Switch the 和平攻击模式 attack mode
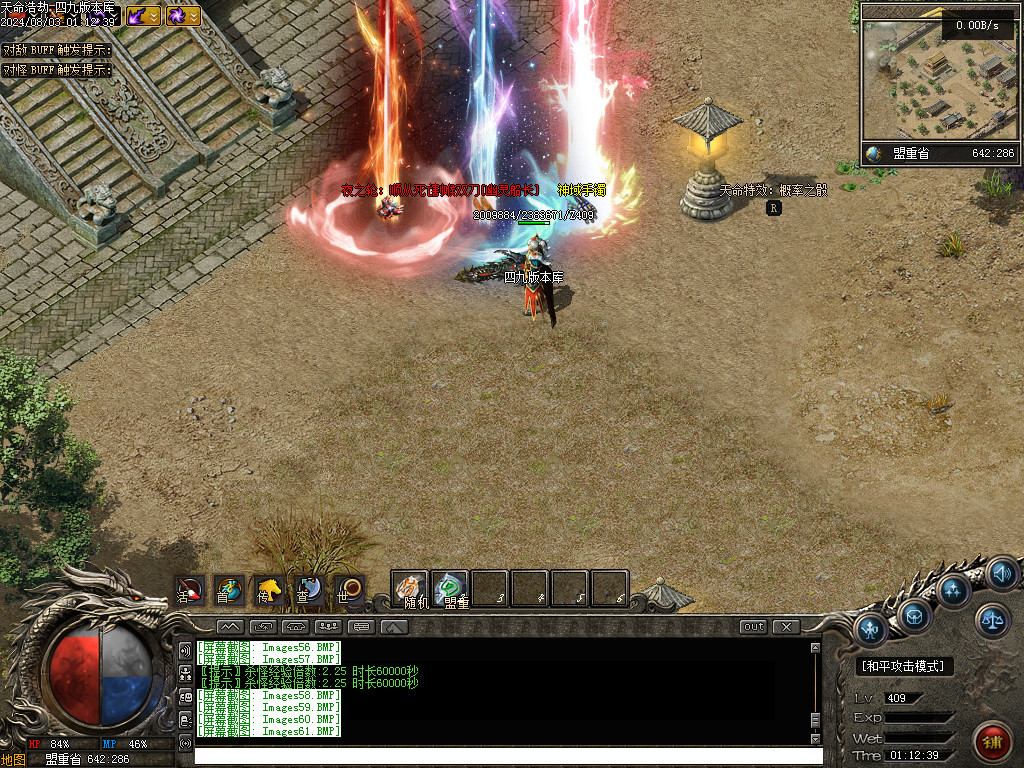The height and width of the screenshot is (768, 1024). pyautogui.click(x=905, y=666)
